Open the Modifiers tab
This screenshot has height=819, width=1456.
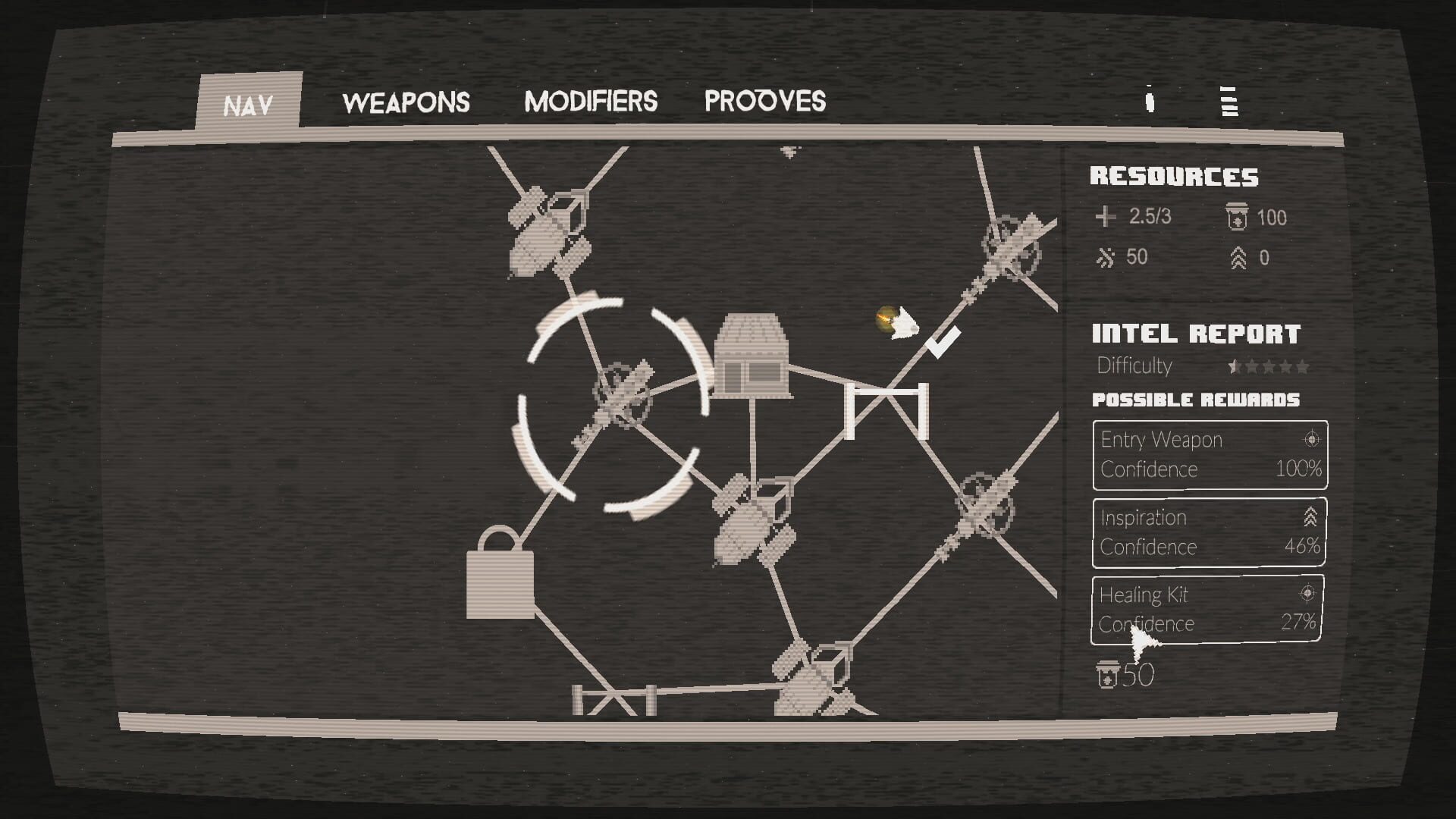[x=593, y=101]
